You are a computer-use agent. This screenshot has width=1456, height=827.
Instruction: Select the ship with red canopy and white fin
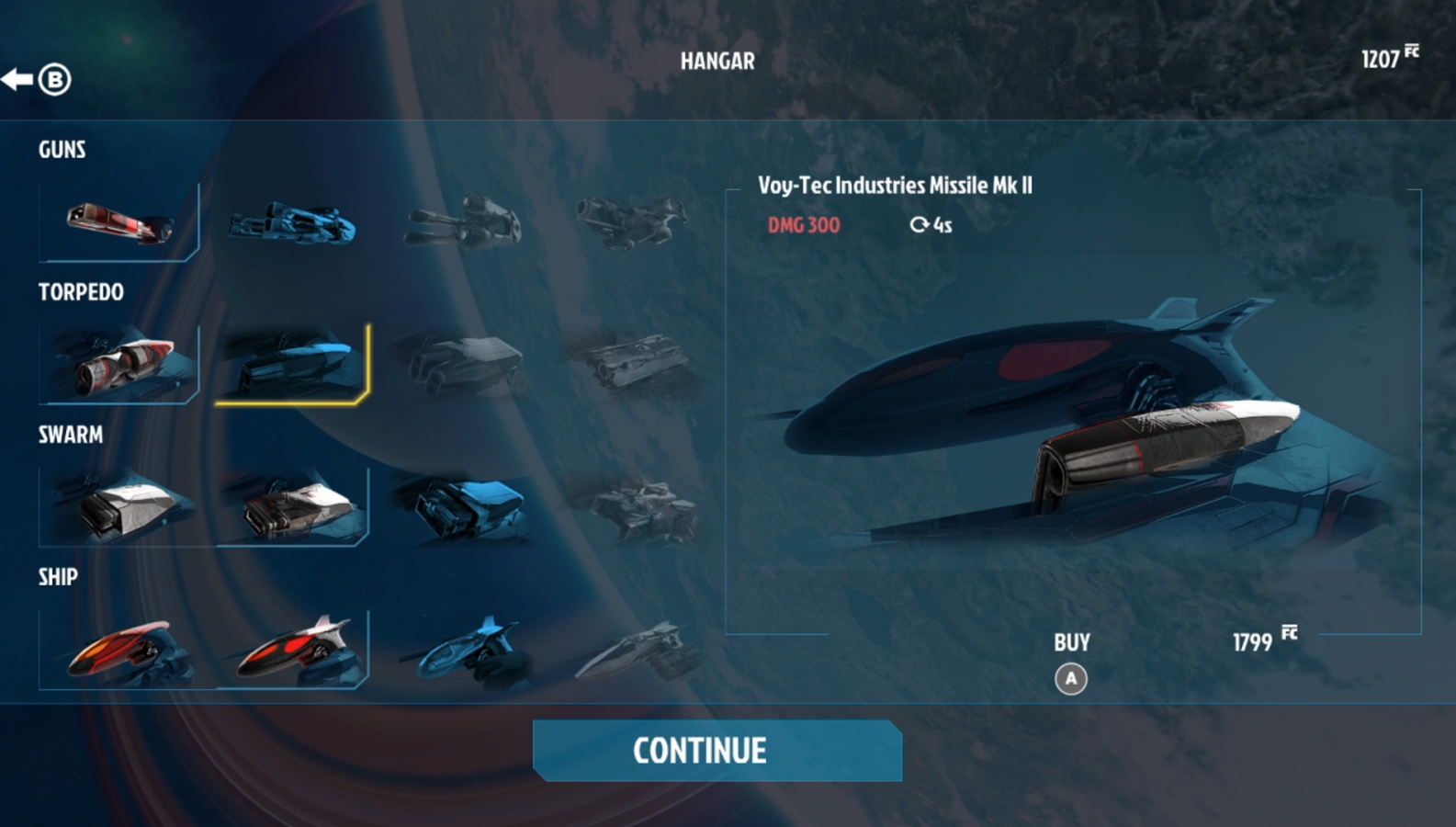click(293, 650)
